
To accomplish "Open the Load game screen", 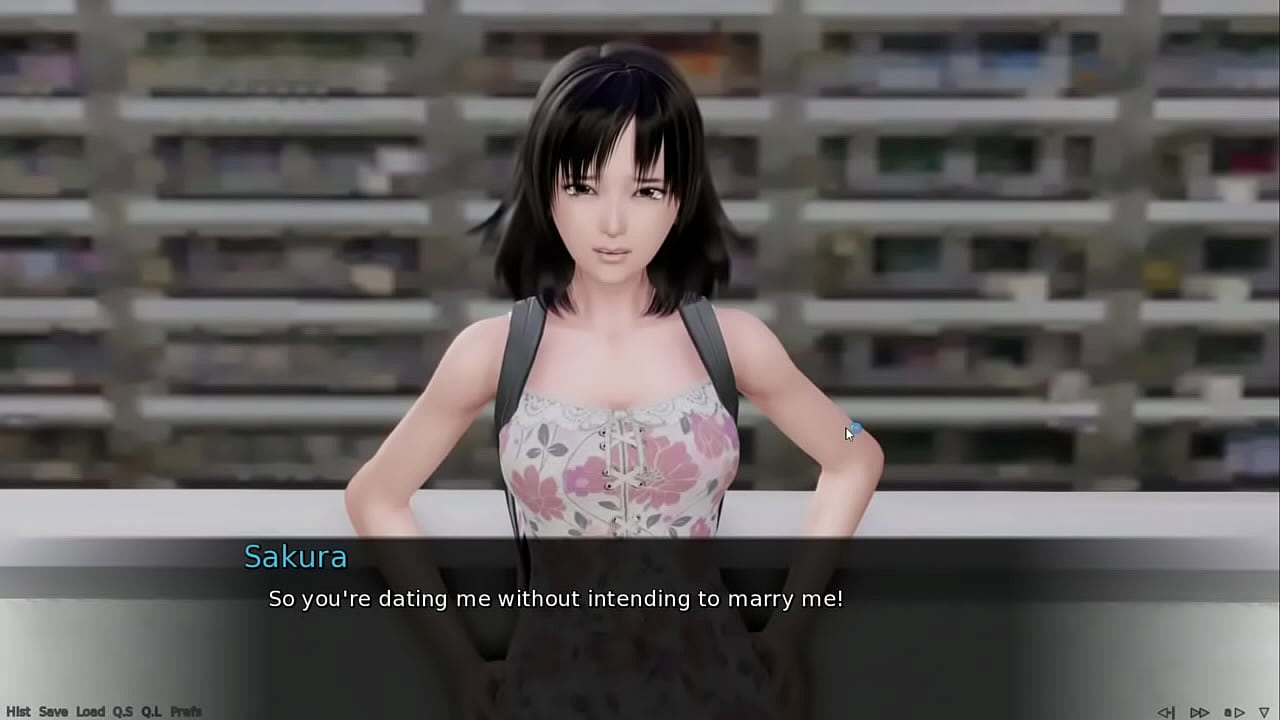I will tap(91, 711).
